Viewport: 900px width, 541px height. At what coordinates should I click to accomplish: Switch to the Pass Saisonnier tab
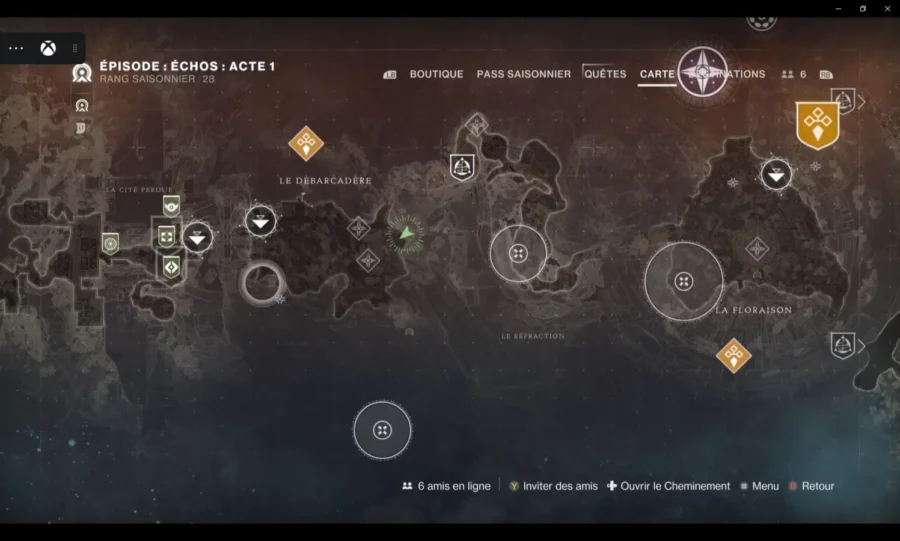click(x=523, y=74)
